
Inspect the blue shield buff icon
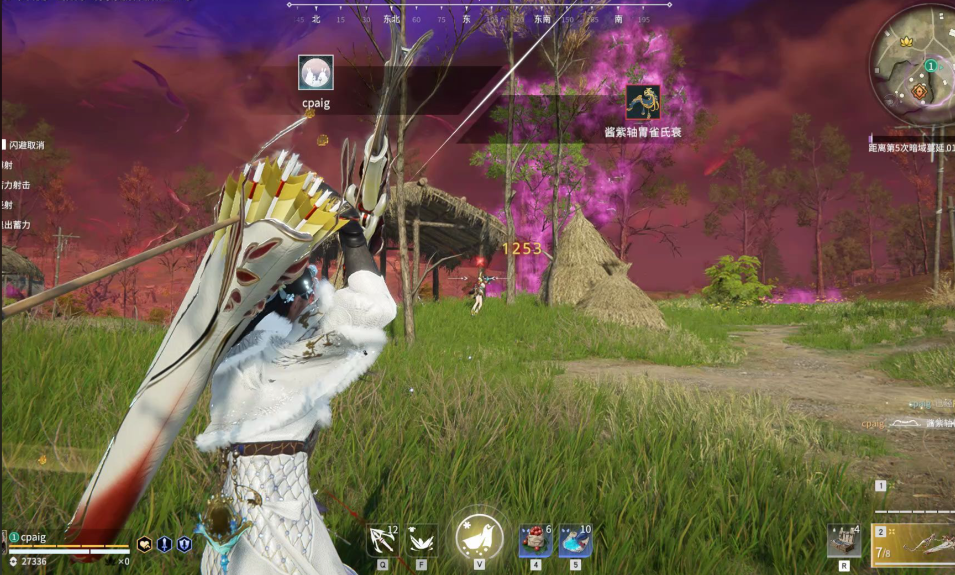[x=184, y=544]
